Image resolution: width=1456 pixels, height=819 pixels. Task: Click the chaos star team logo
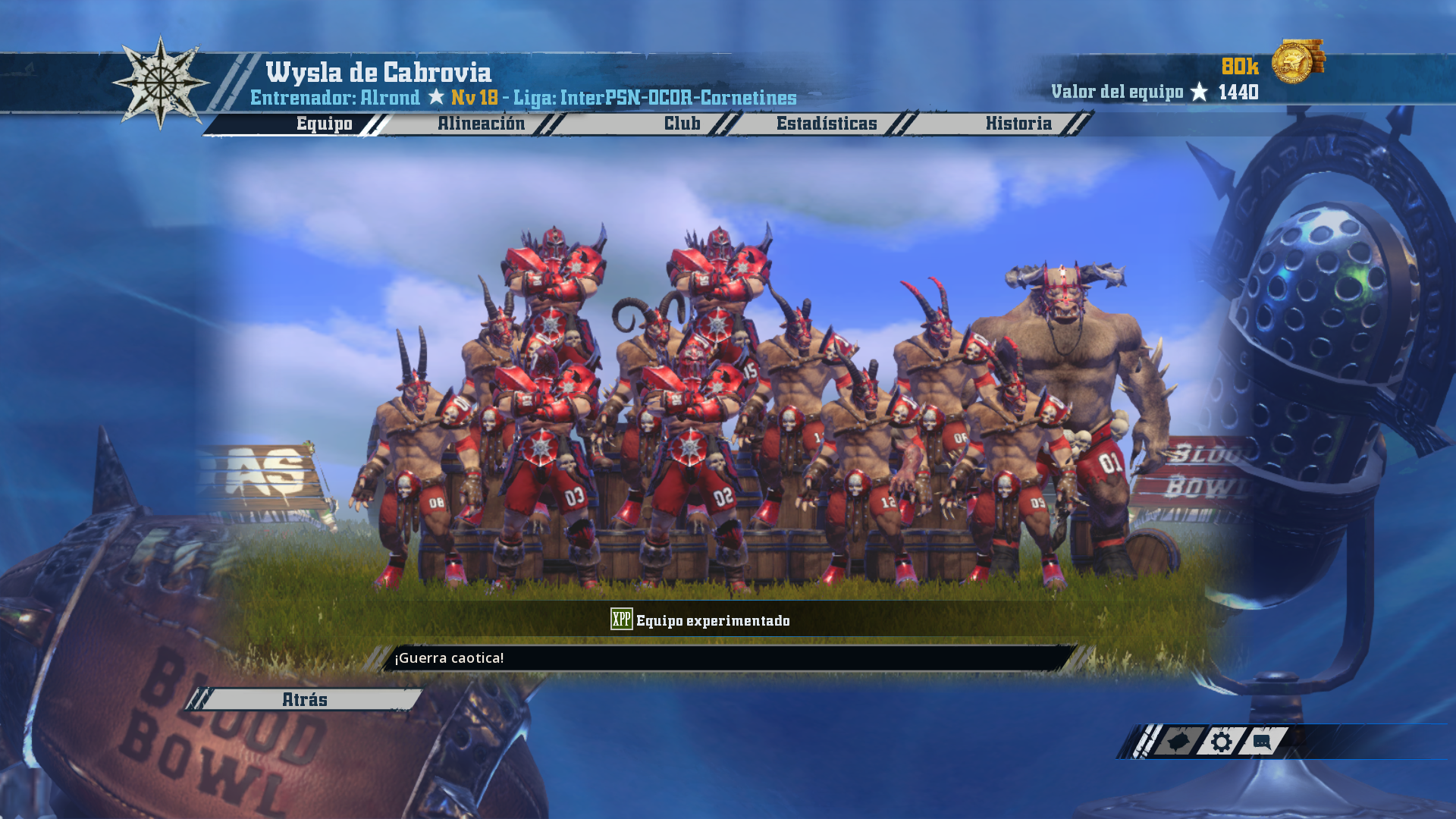(161, 83)
